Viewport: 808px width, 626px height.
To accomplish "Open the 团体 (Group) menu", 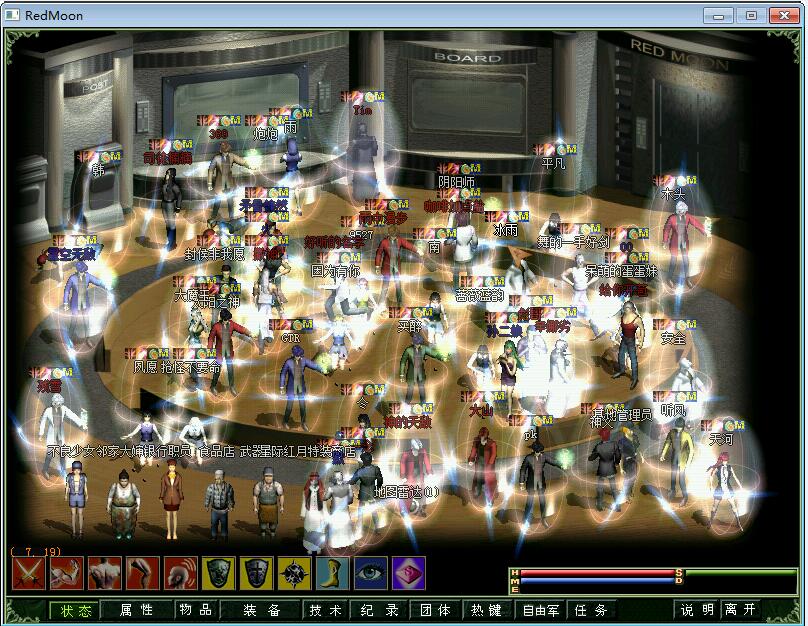I will click(435, 610).
